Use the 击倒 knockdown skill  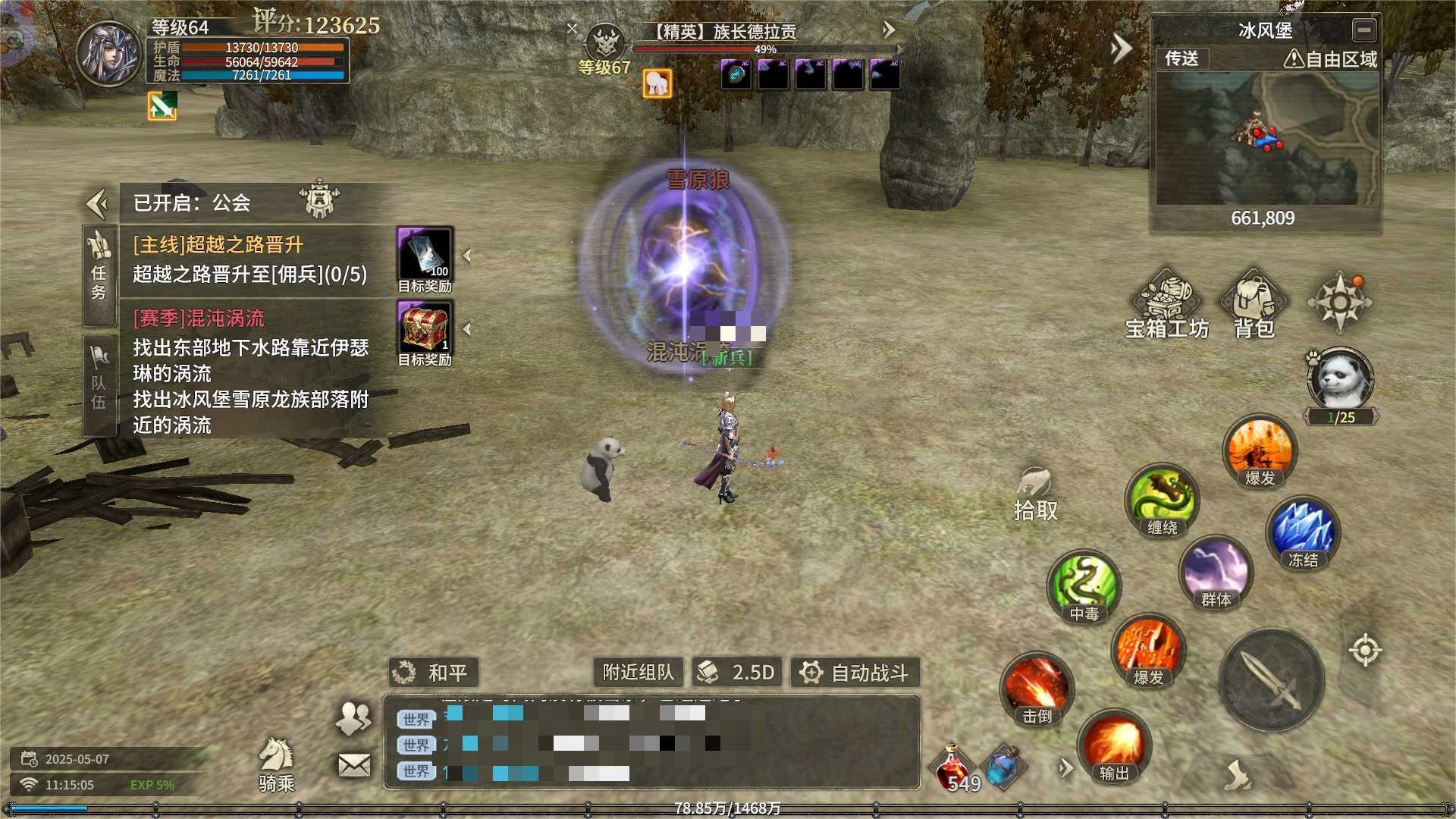point(1037,689)
